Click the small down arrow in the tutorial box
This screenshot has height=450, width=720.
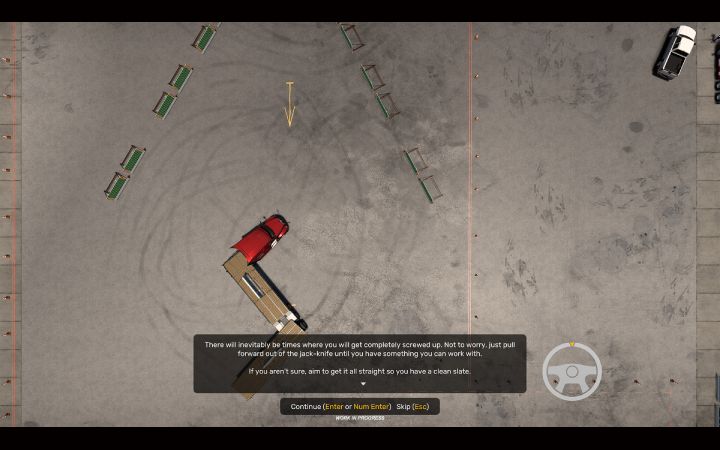(x=363, y=384)
